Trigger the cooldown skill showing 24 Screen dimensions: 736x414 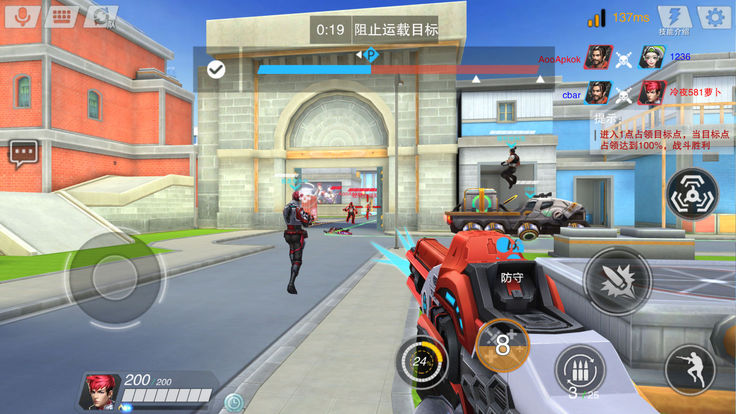click(x=422, y=362)
